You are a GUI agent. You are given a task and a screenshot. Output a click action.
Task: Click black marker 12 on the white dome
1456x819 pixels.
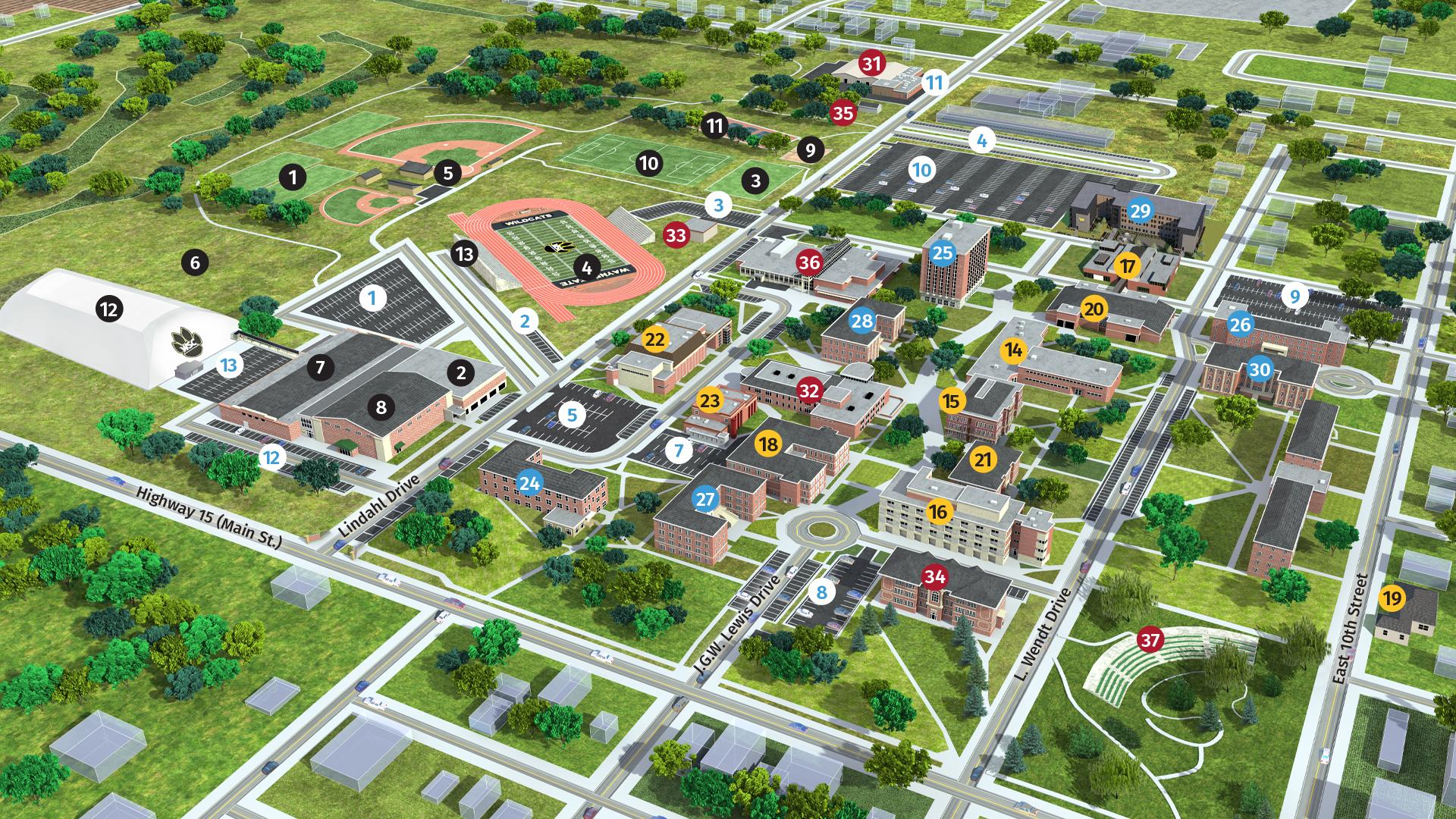[x=108, y=309]
